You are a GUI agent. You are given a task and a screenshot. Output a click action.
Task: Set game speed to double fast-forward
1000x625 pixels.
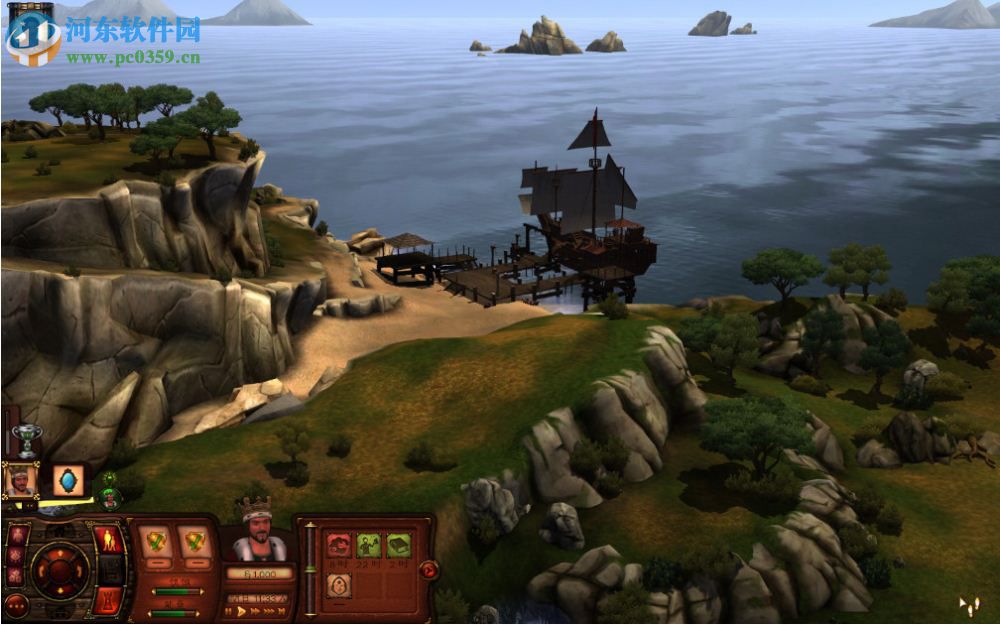coord(256,611)
